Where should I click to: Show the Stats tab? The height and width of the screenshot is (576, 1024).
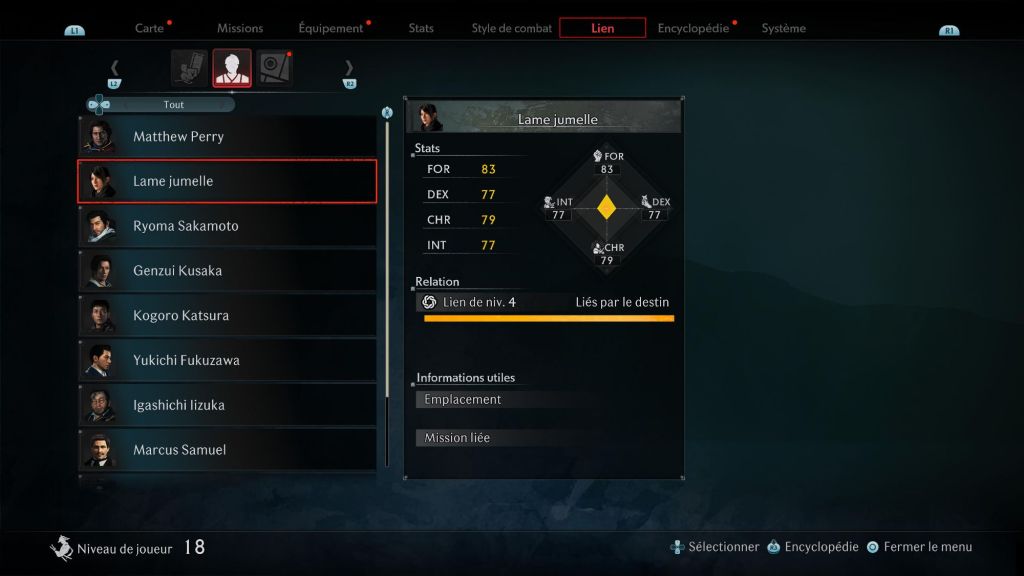[421, 28]
